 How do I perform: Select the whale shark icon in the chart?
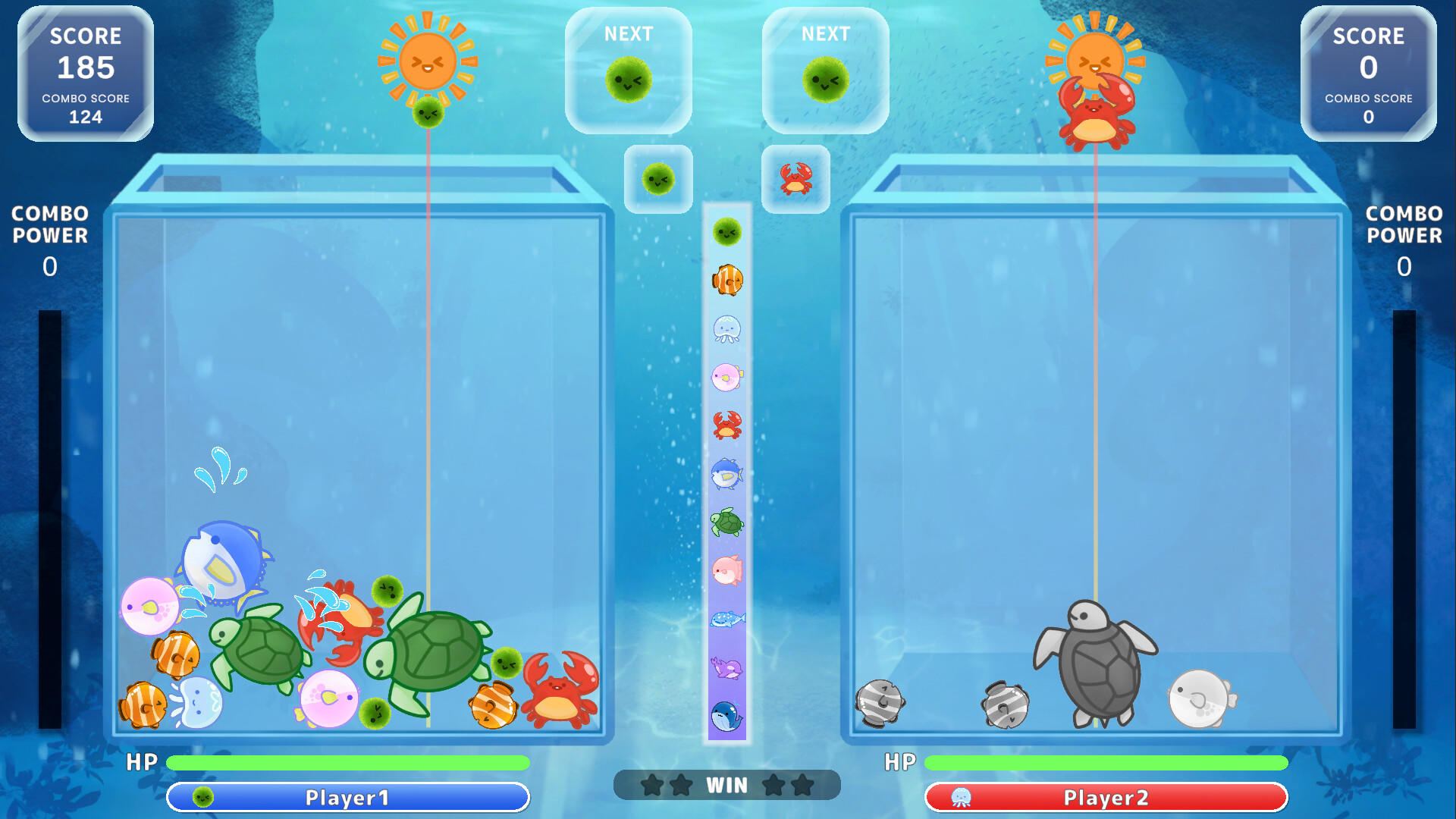[x=726, y=618]
